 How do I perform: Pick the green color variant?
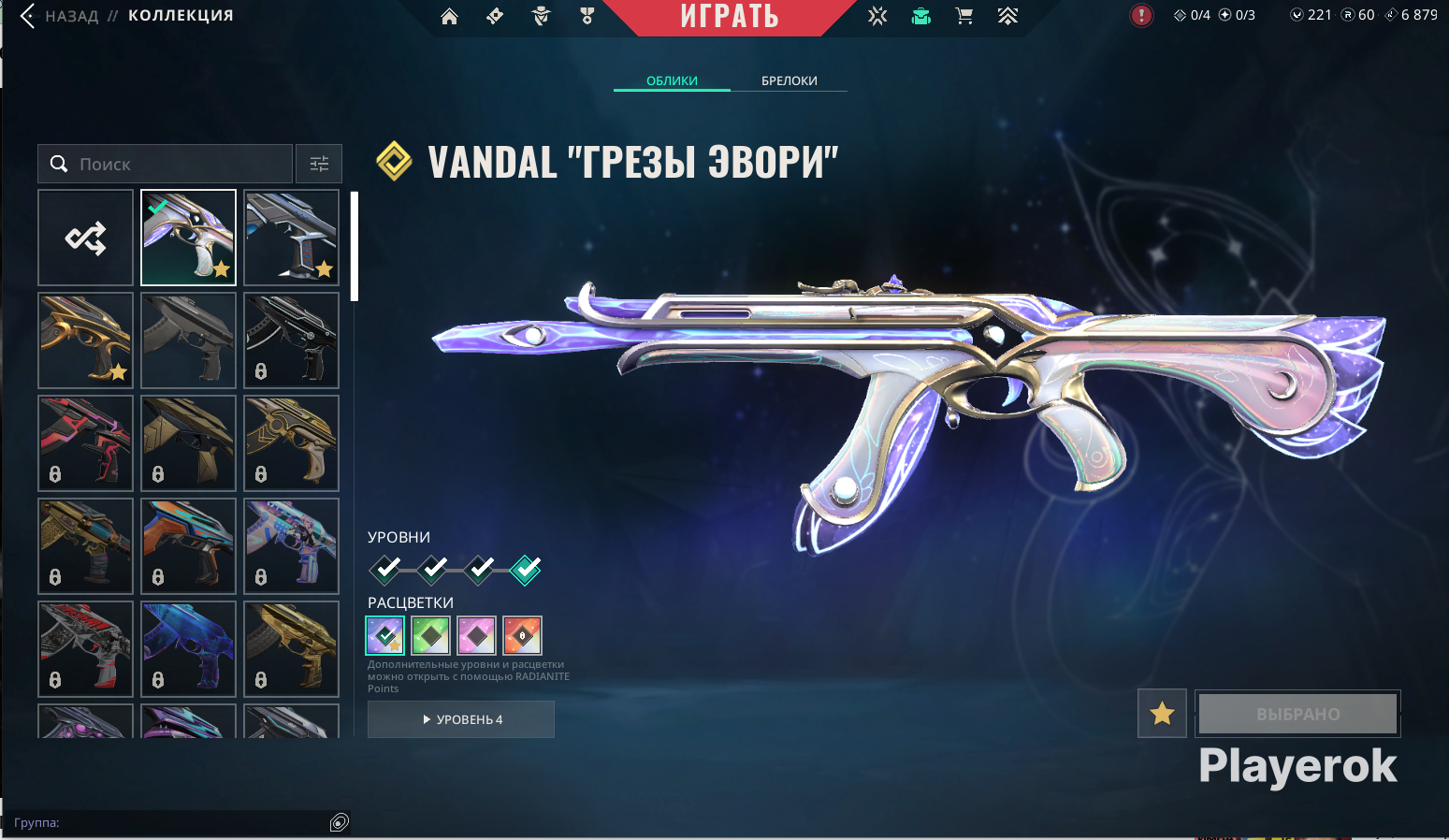tap(430, 636)
